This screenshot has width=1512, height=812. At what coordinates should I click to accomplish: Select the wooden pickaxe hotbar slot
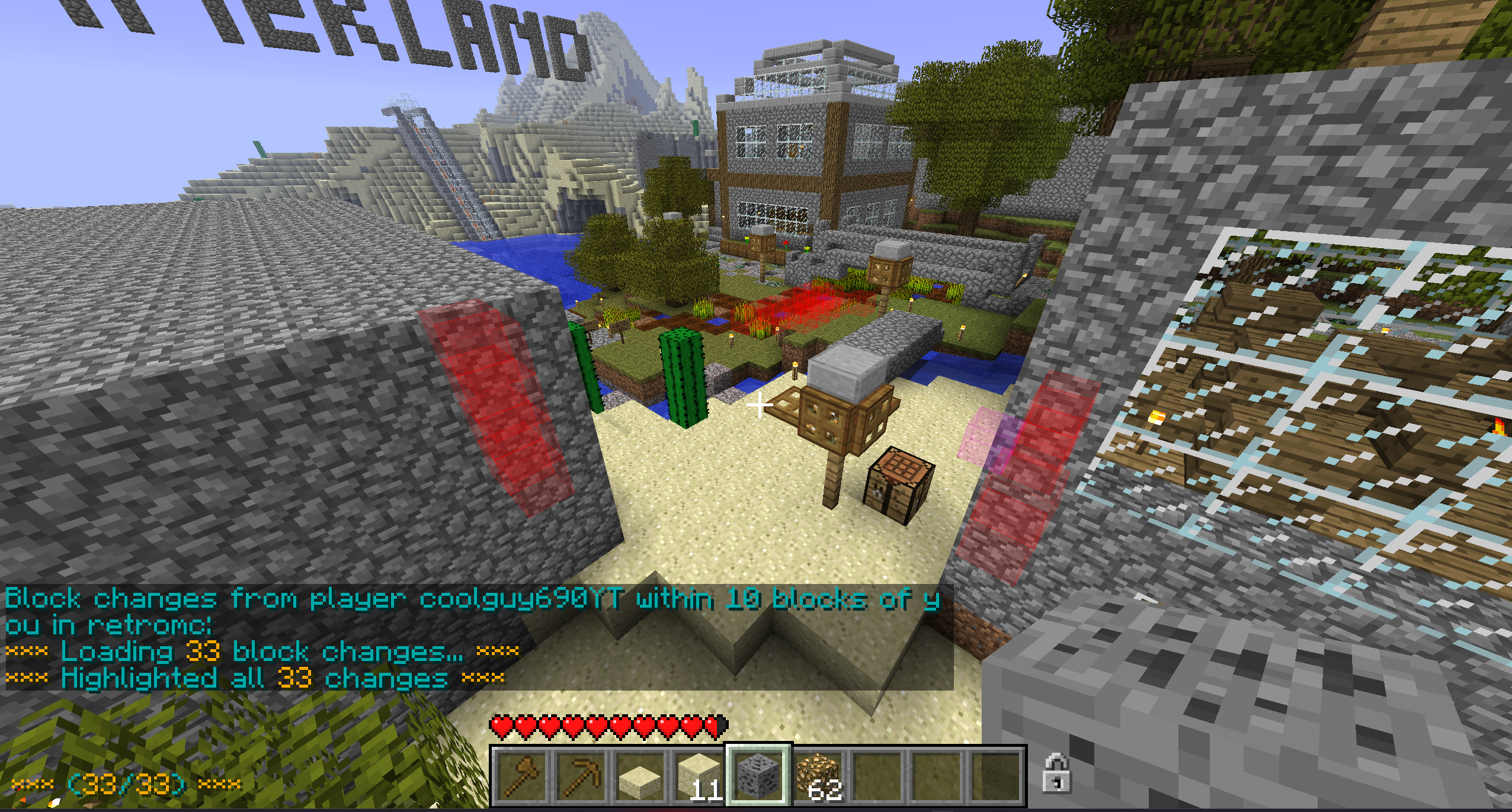coord(580,775)
